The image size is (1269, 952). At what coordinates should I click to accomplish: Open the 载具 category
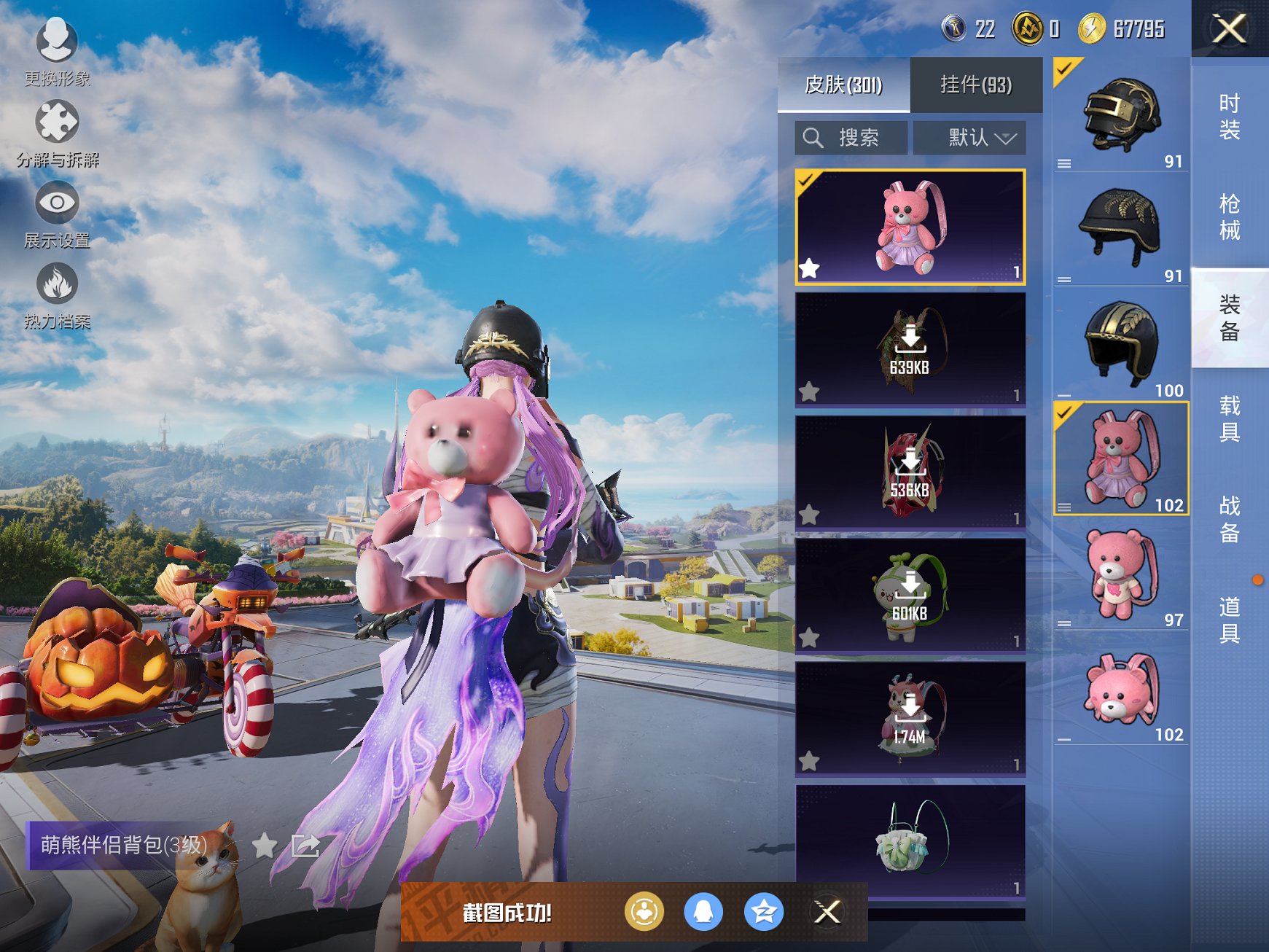tap(1229, 418)
